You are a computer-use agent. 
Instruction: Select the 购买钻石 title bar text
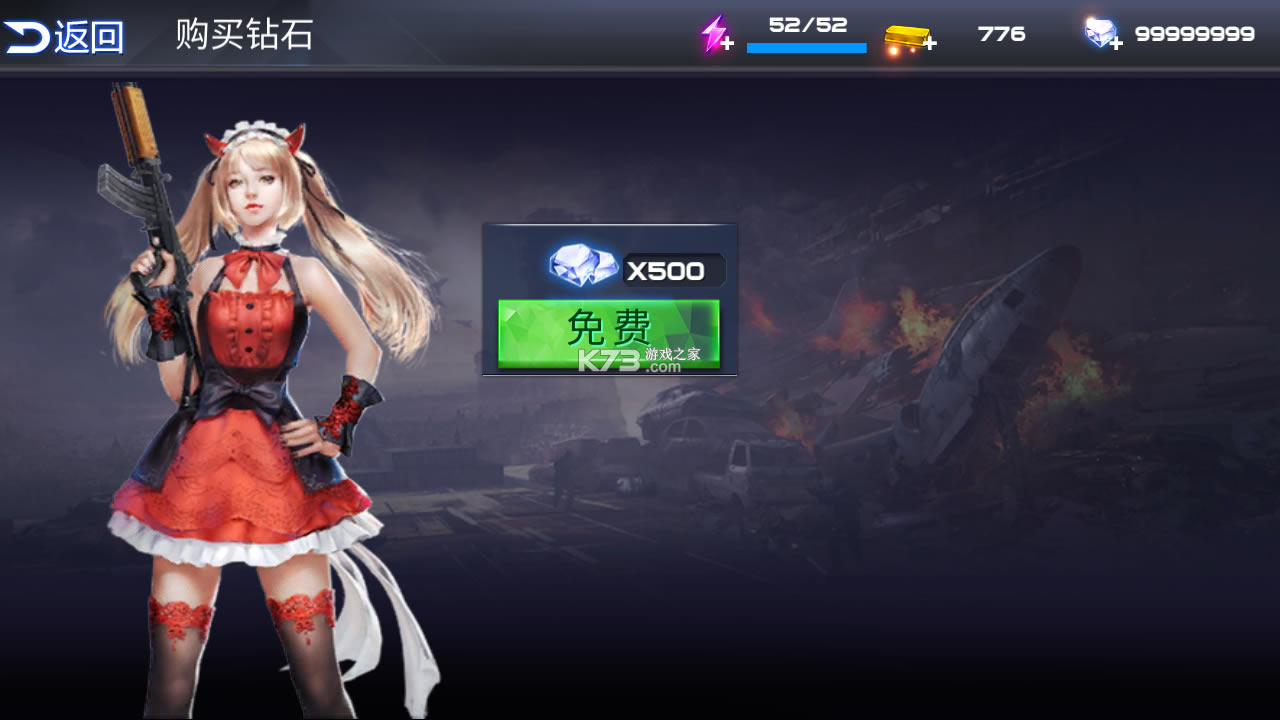click(242, 34)
